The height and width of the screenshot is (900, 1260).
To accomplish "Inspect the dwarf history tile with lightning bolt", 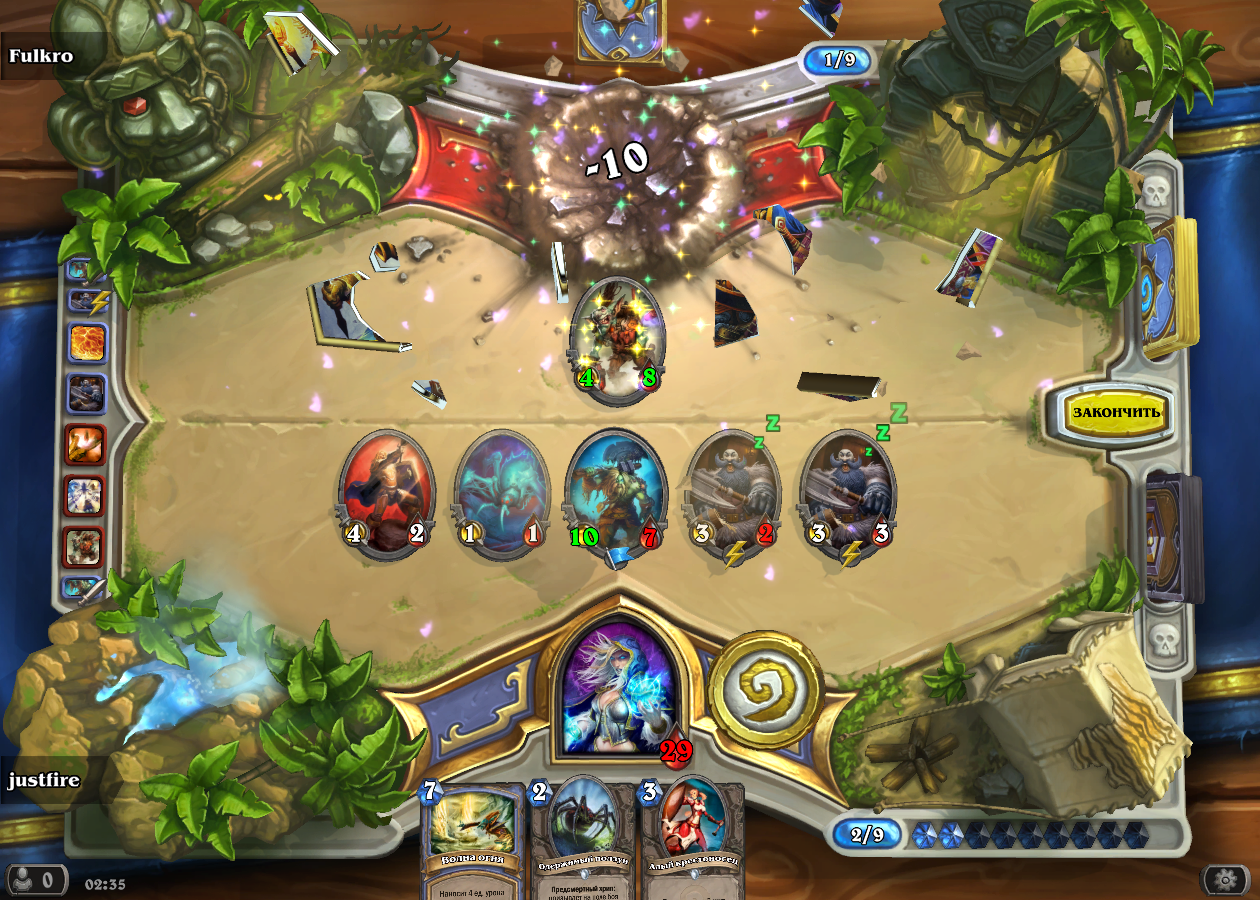I will pos(86,298).
